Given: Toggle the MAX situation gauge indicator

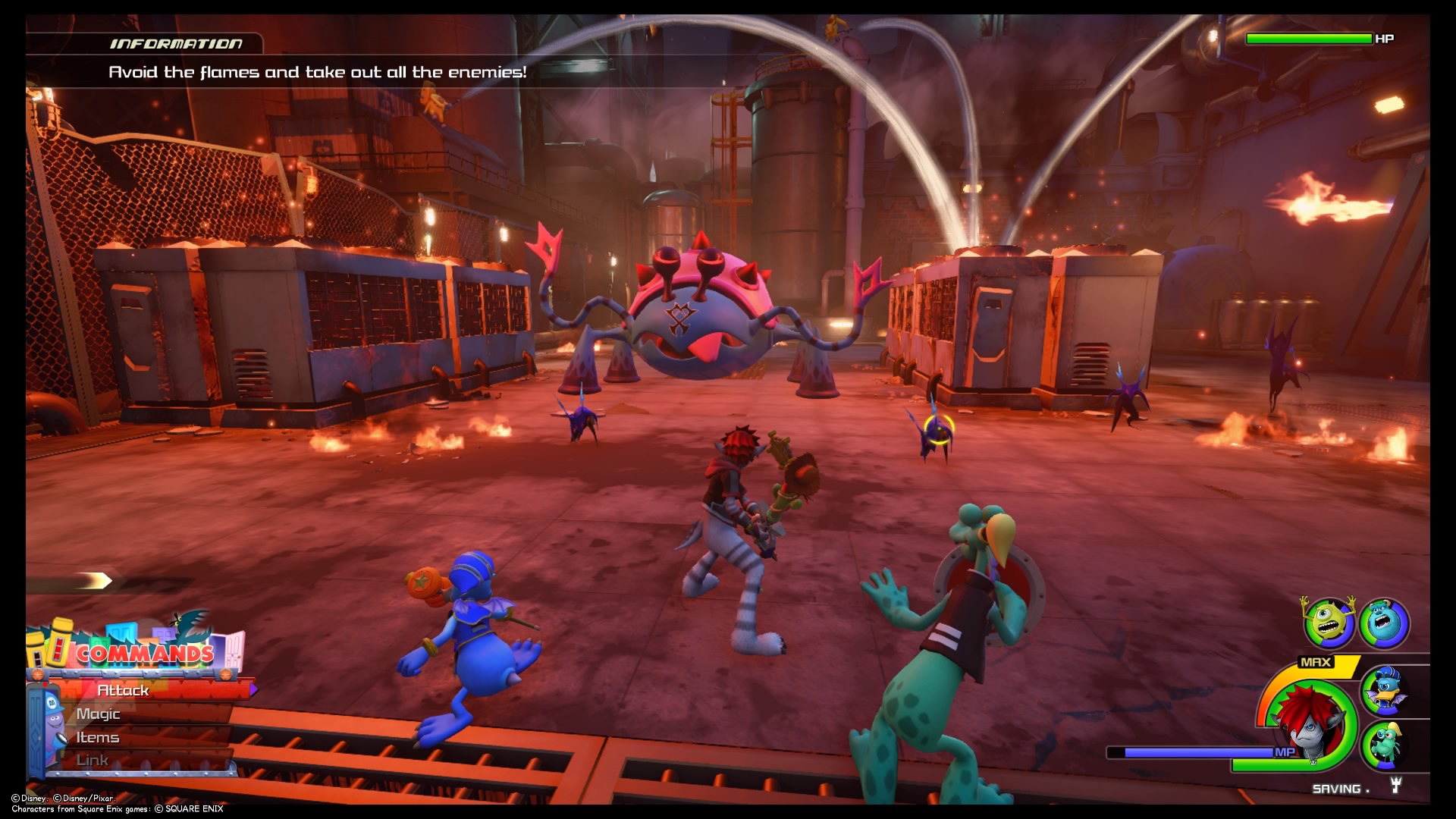Looking at the screenshot, I should [x=1314, y=661].
